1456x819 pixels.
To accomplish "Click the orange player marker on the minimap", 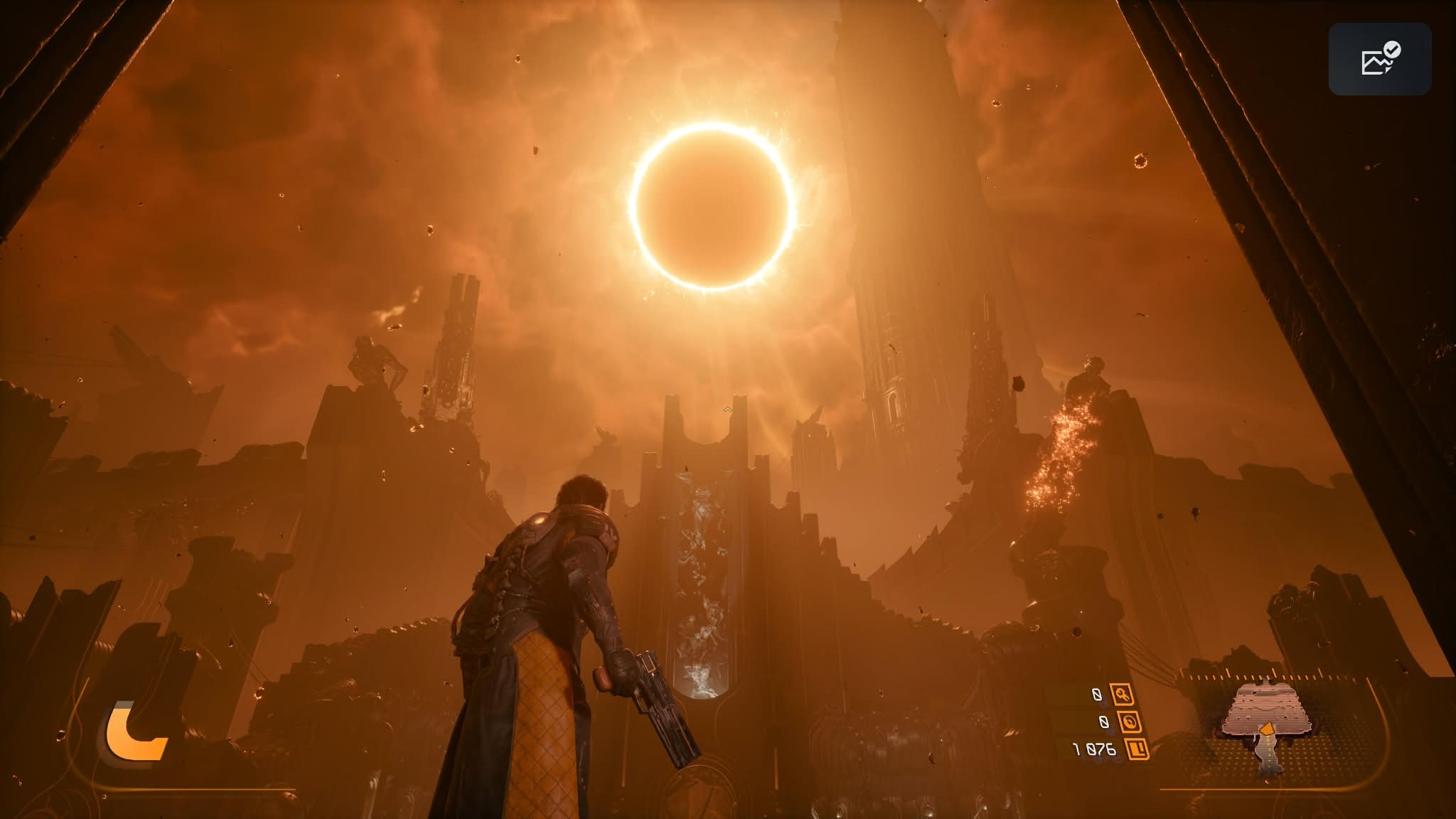I will pyautogui.click(x=1266, y=730).
